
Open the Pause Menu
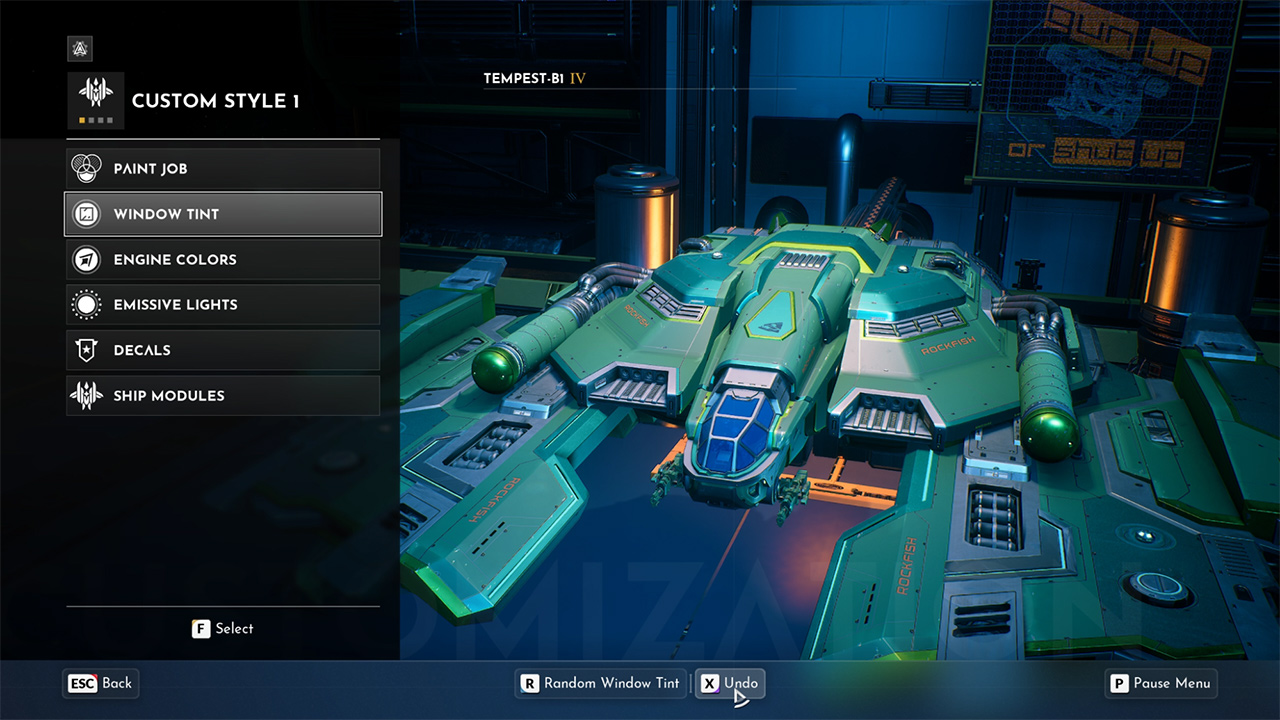click(1160, 683)
